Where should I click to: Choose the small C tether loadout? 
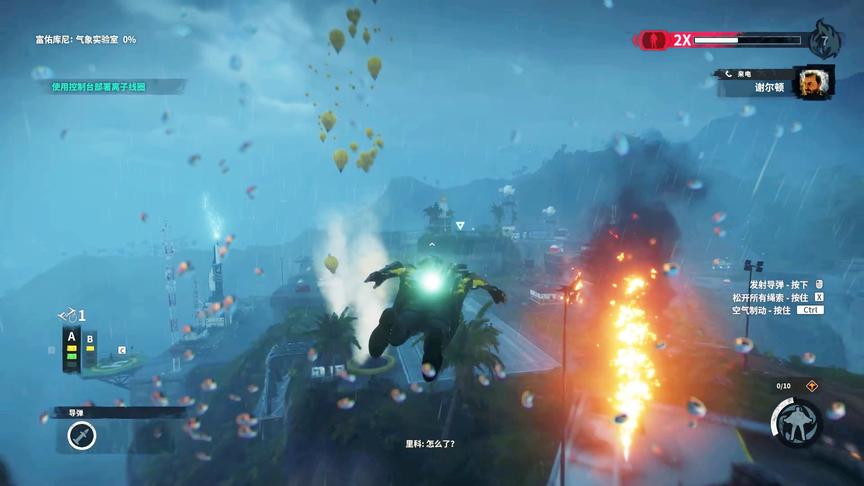click(121, 350)
